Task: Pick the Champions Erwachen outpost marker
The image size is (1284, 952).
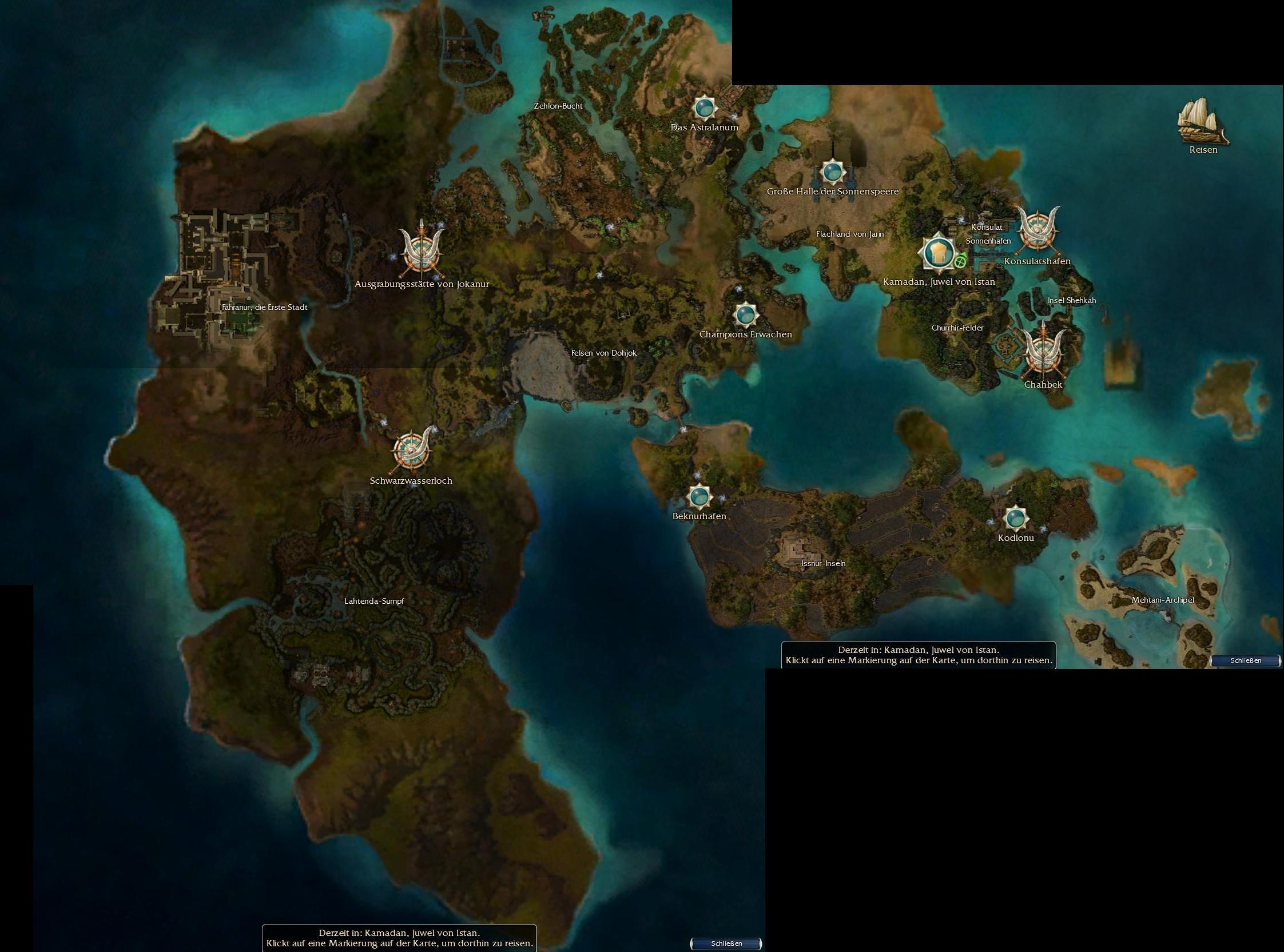Action: click(x=746, y=314)
